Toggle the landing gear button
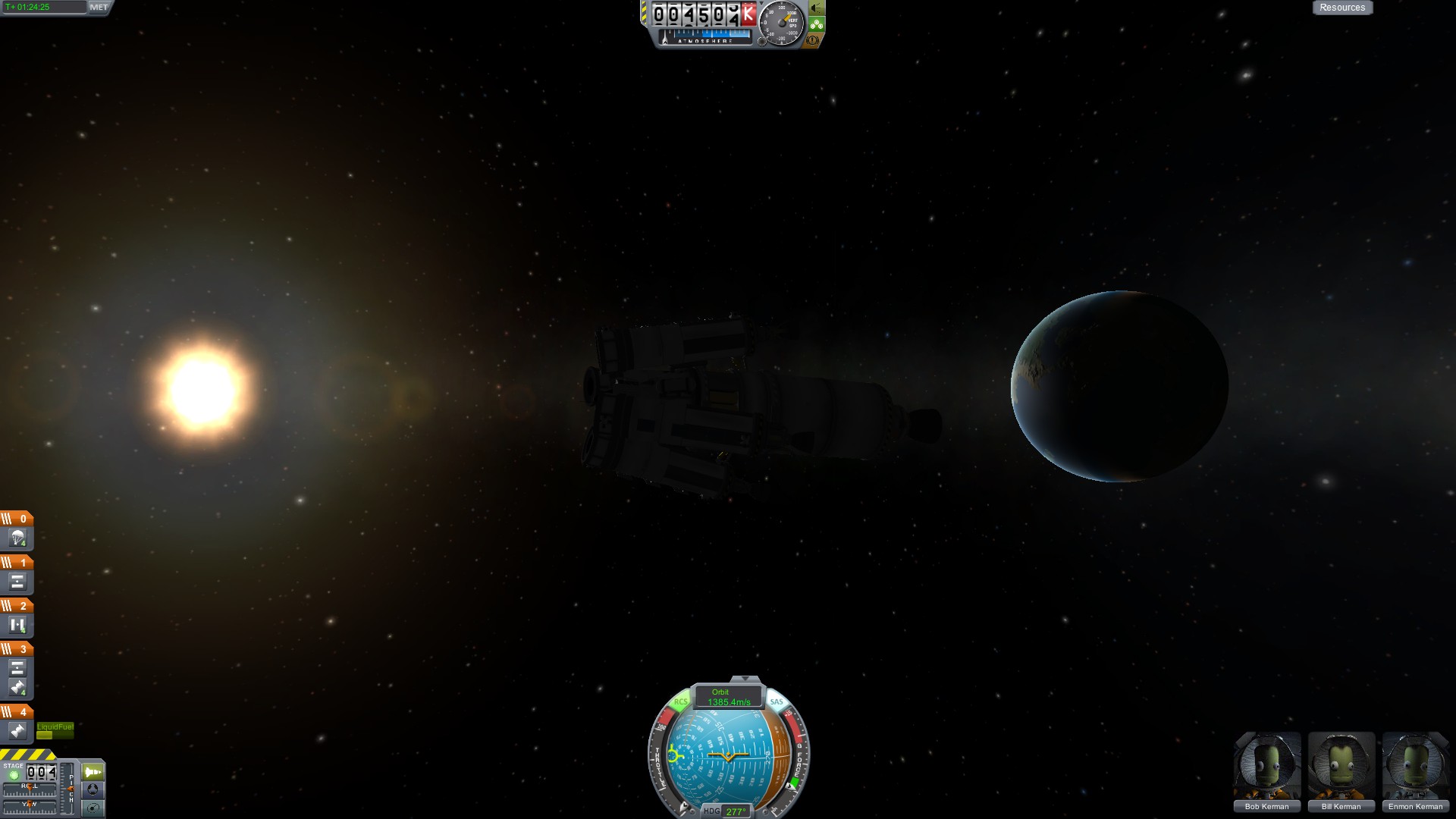 [816, 24]
